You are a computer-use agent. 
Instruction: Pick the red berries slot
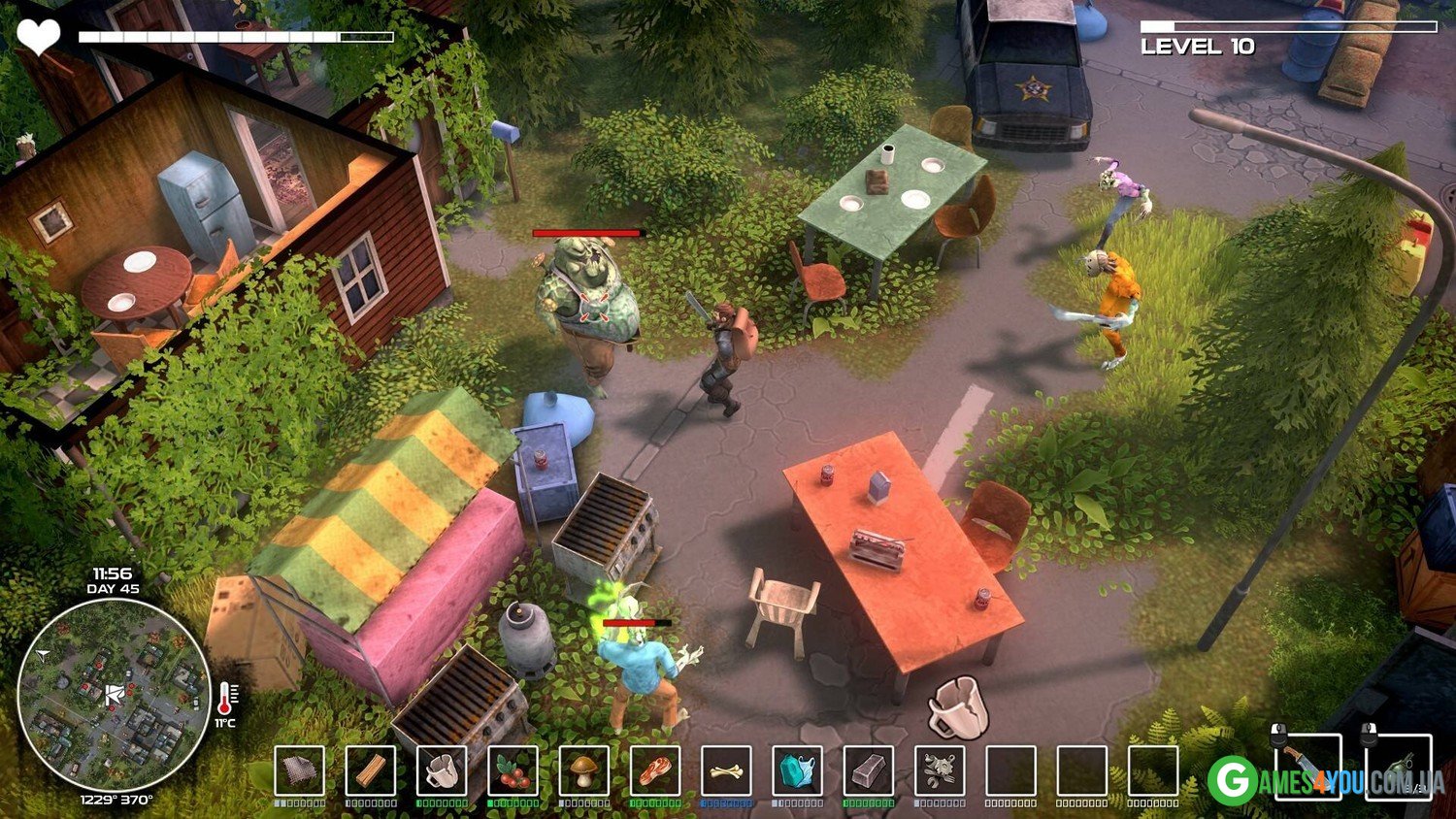click(513, 771)
